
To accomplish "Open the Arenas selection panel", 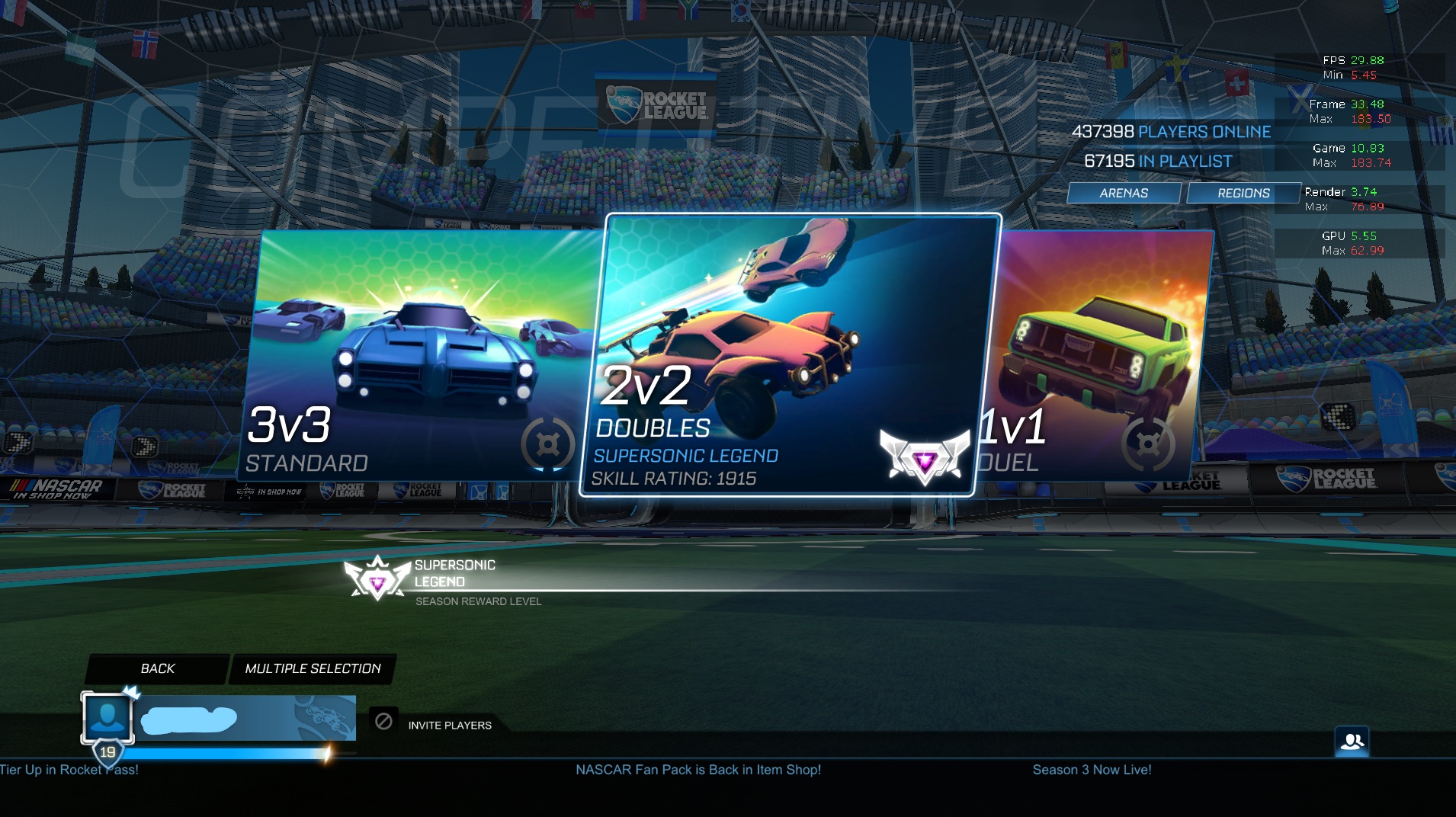I will pos(1124,193).
